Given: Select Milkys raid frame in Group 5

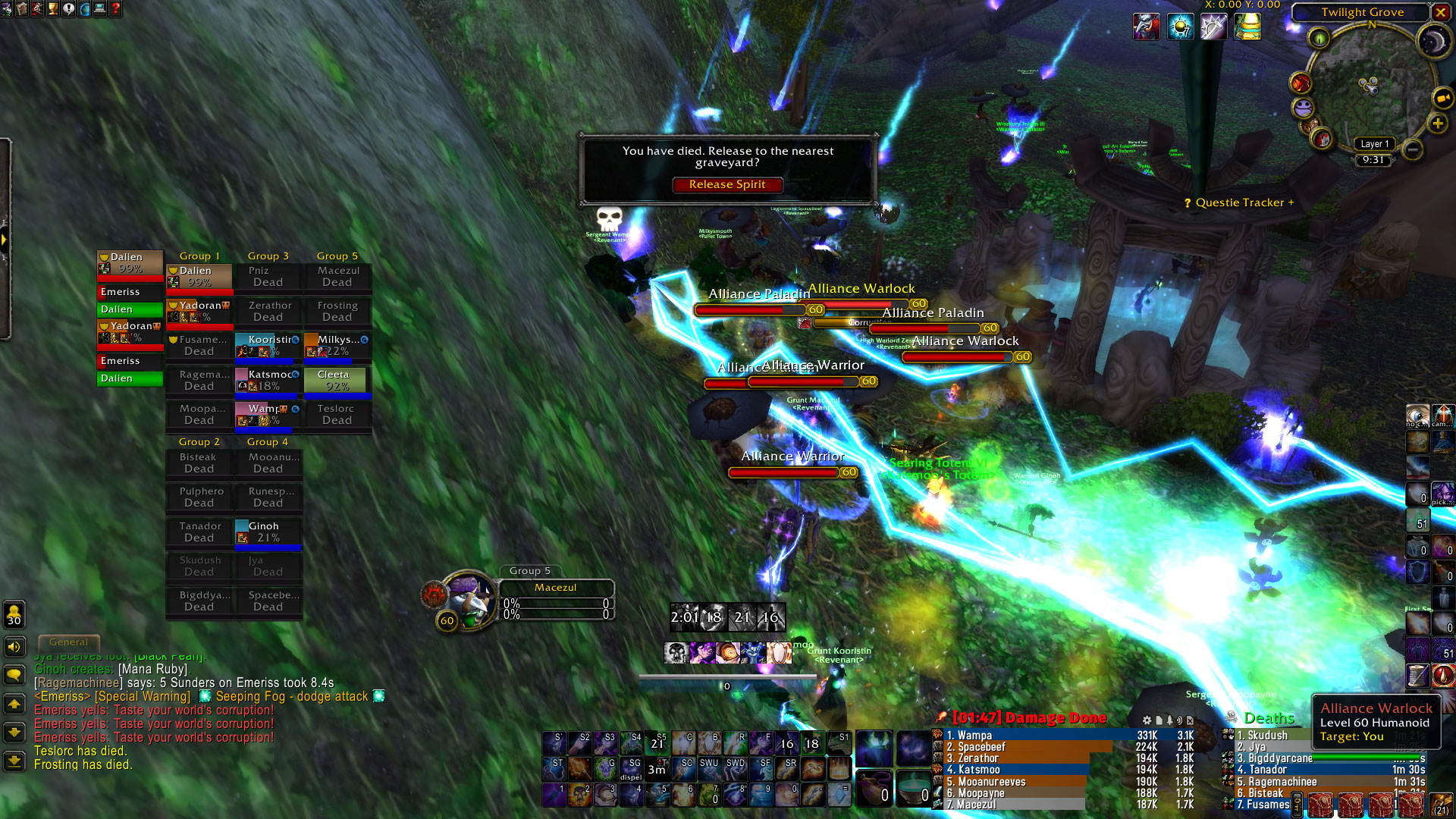Looking at the screenshot, I should tap(337, 346).
